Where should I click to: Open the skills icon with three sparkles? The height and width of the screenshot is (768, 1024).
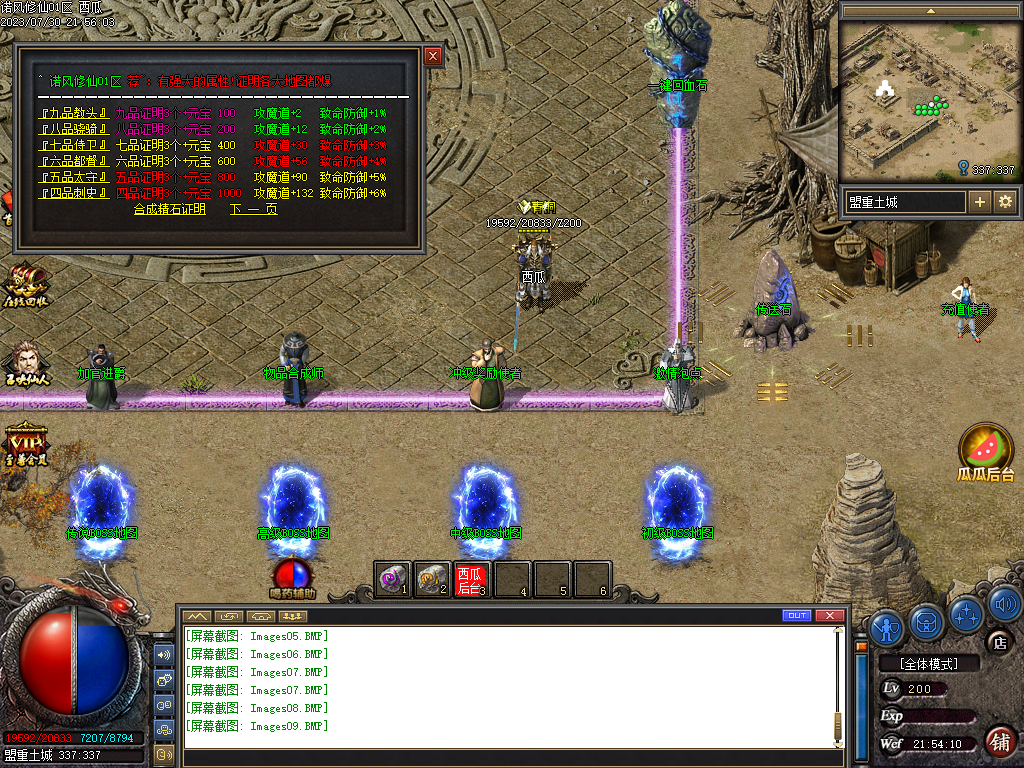click(967, 613)
